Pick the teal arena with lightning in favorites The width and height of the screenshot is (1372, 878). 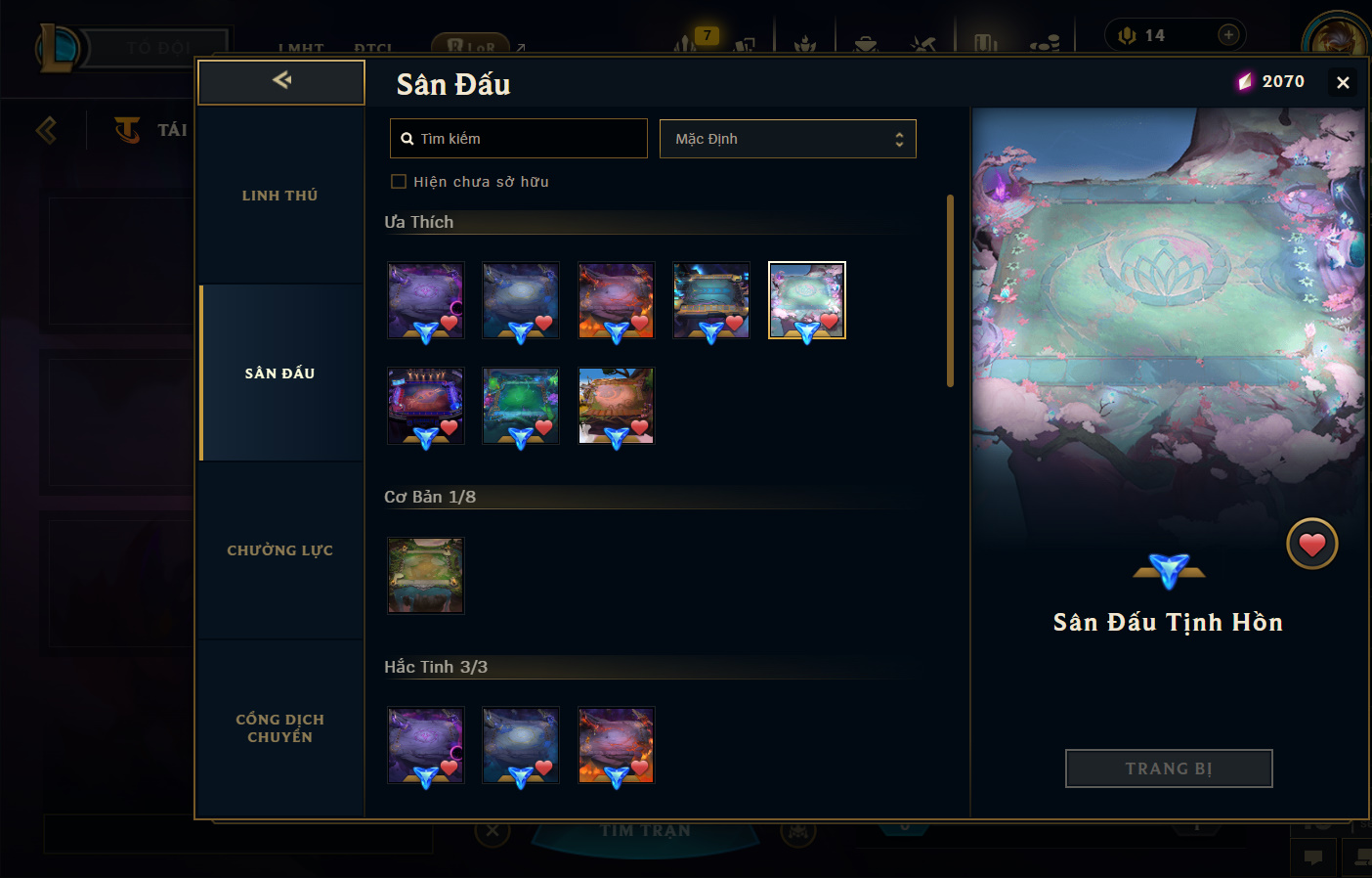click(x=710, y=300)
